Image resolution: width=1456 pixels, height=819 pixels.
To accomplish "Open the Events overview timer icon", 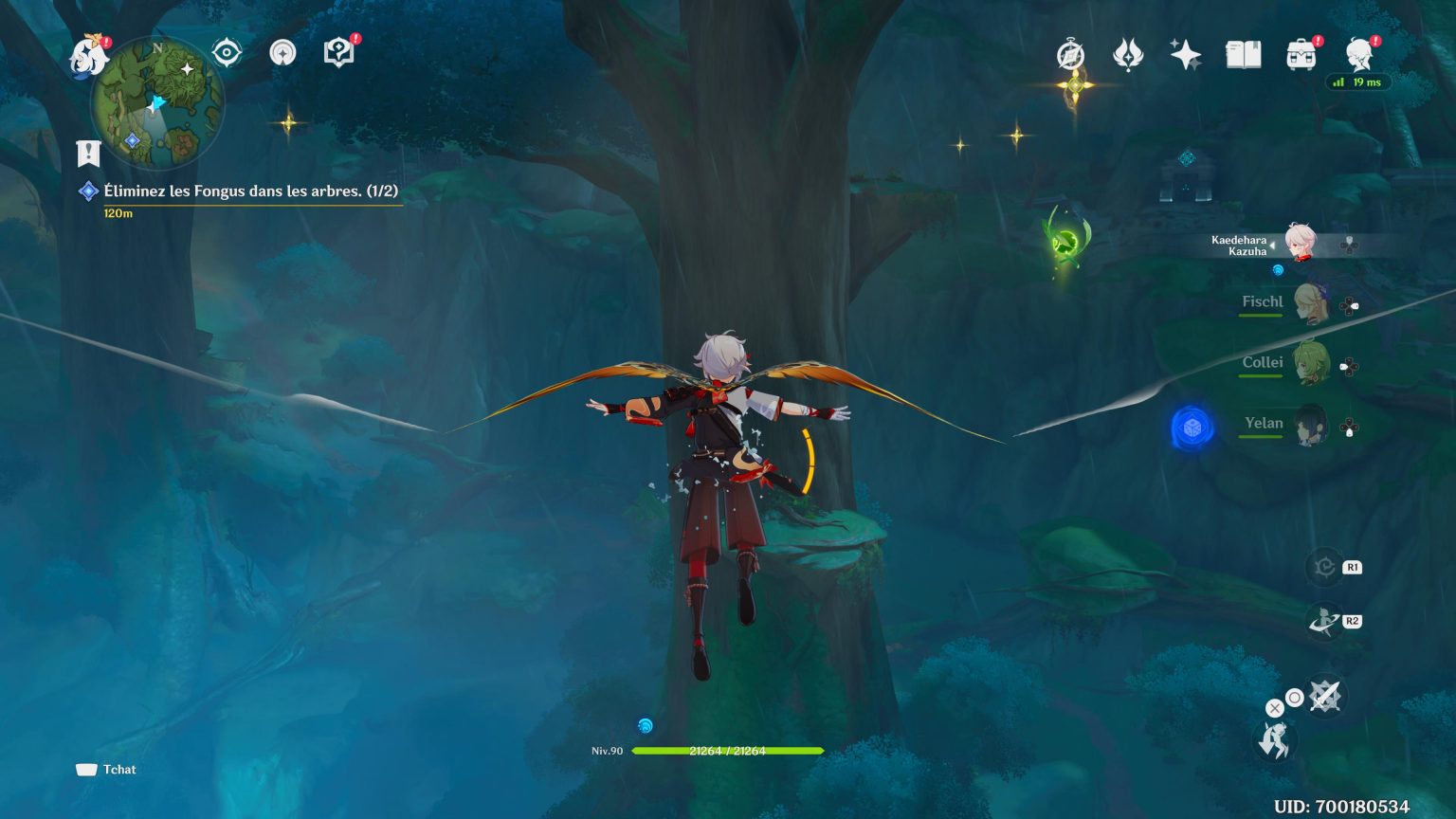I will [1069, 56].
